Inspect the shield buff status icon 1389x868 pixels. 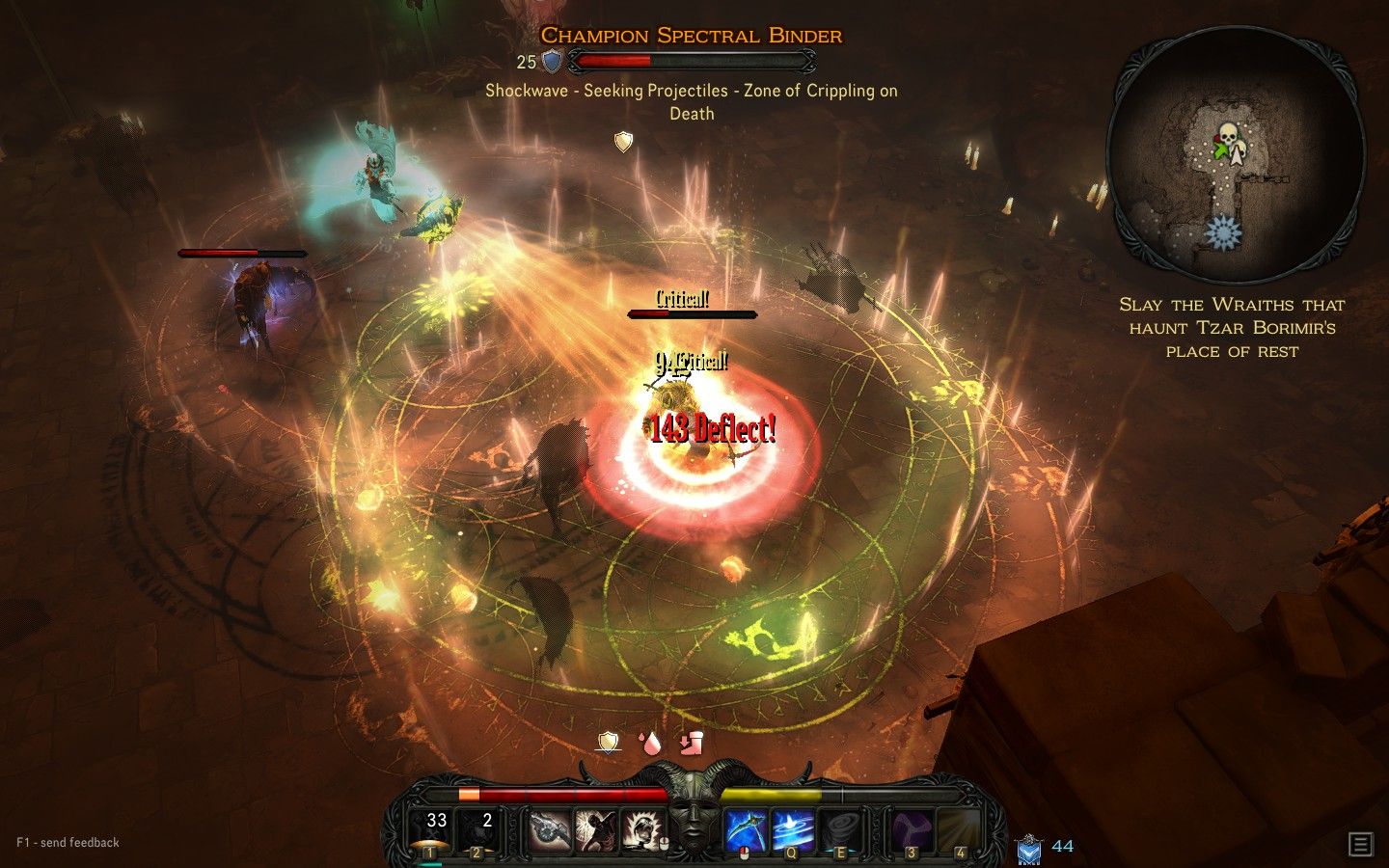[x=608, y=742]
